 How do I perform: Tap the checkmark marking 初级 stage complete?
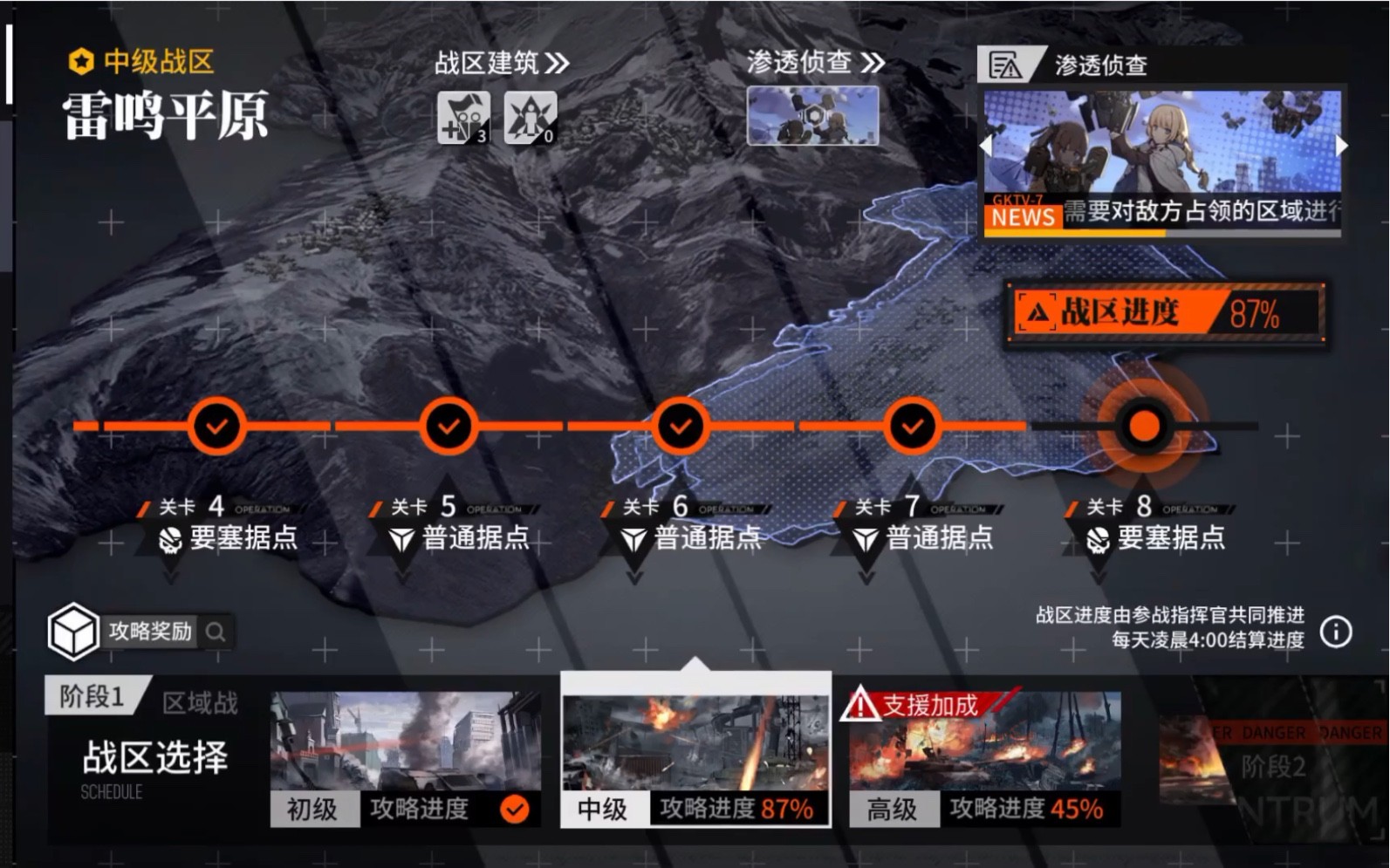pos(515,809)
